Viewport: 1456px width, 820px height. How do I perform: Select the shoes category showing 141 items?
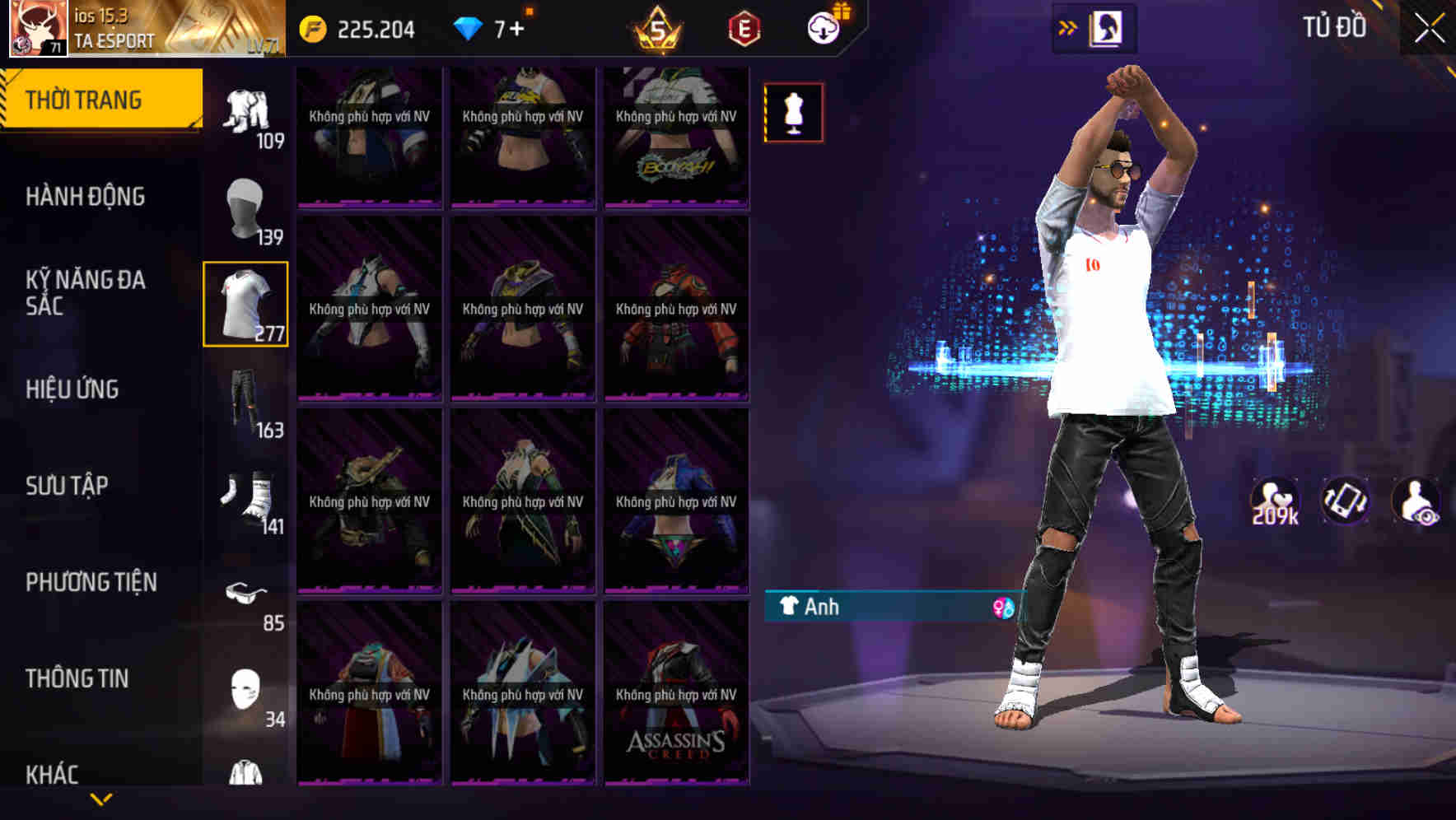click(x=246, y=494)
